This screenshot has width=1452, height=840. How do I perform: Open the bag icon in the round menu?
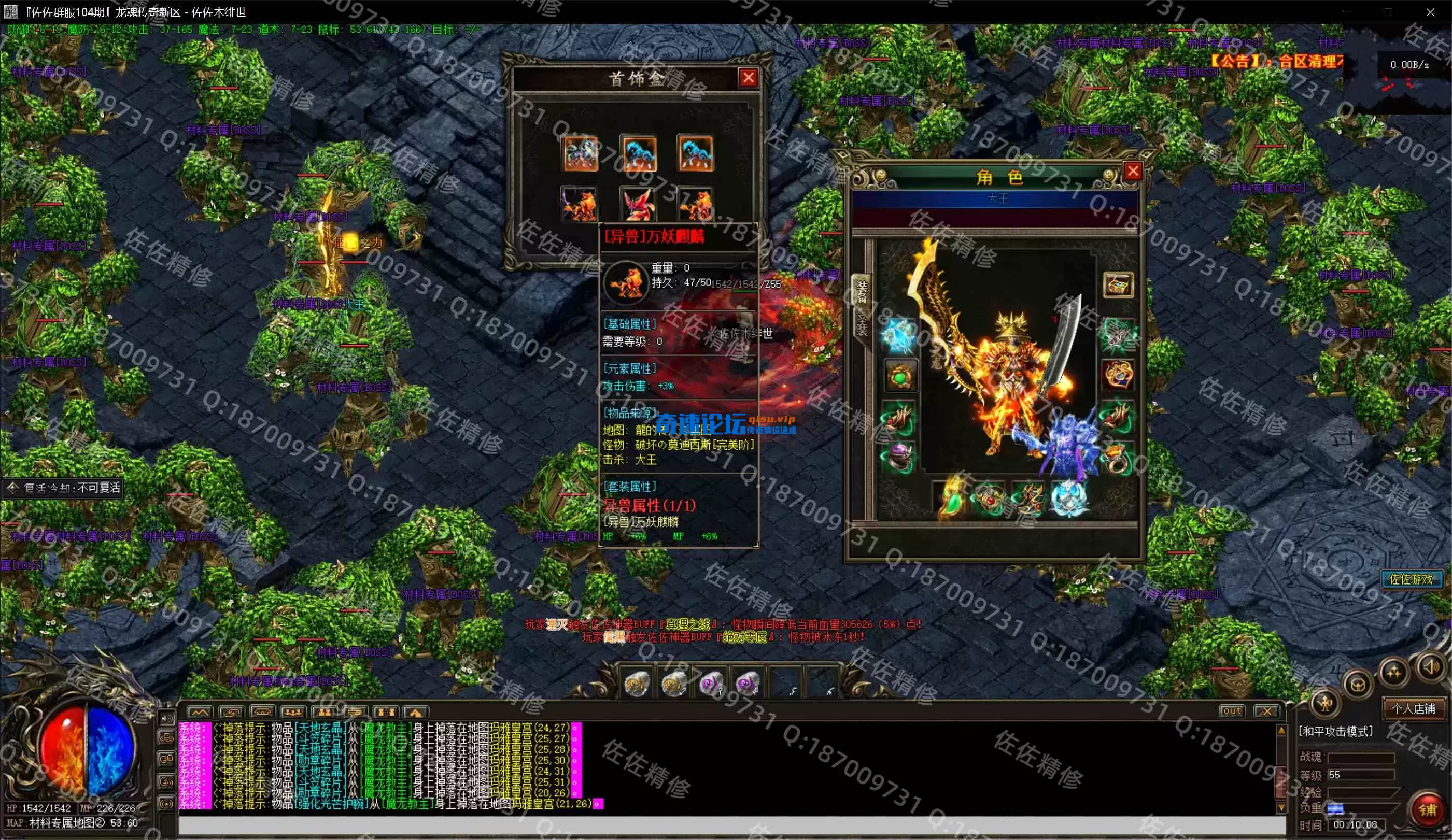tap(1358, 685)
